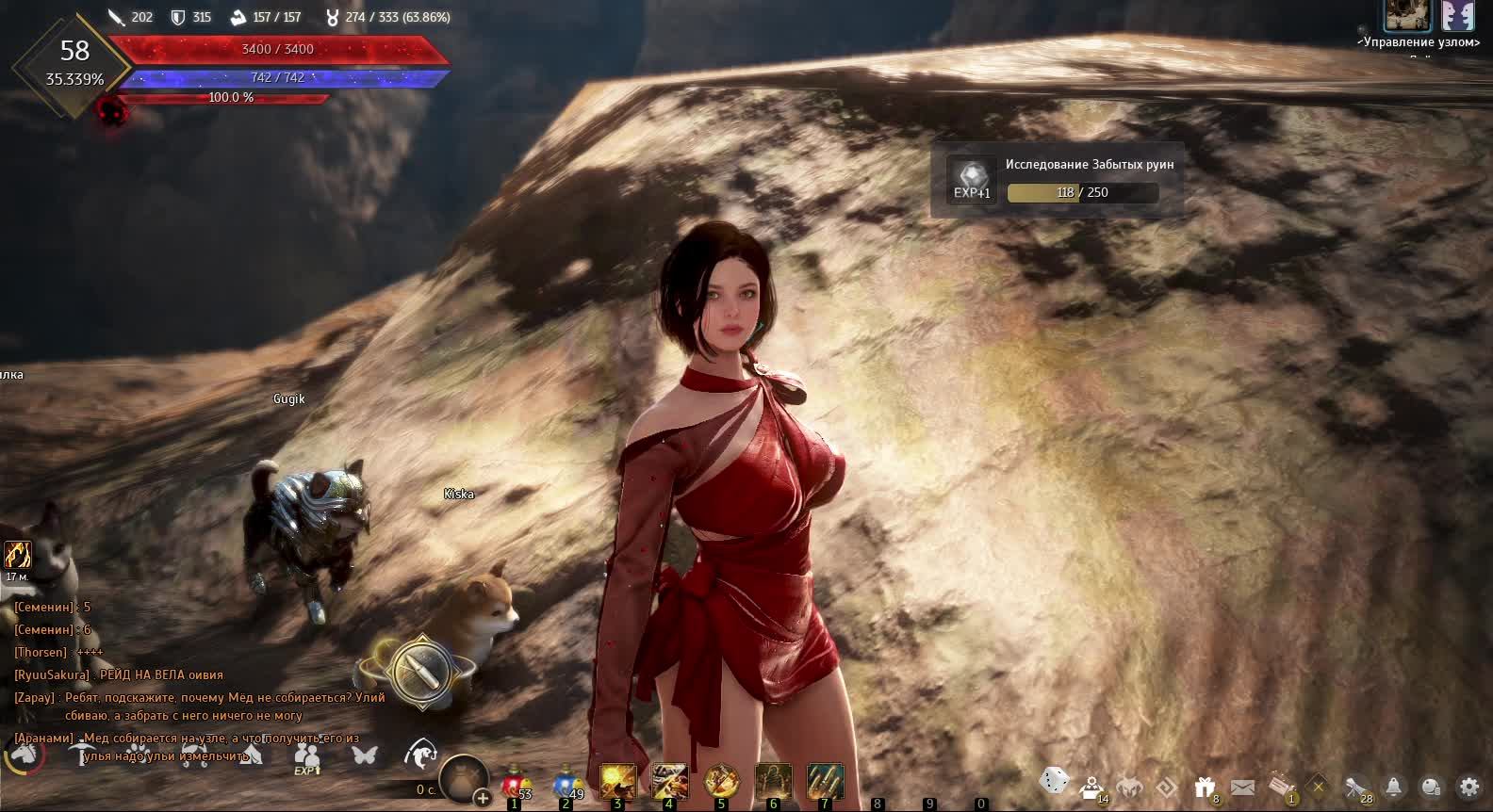Activate the skill in hotbar slot 3
The height and width of the screenshot is (812, 1493).
click(618, 782)
